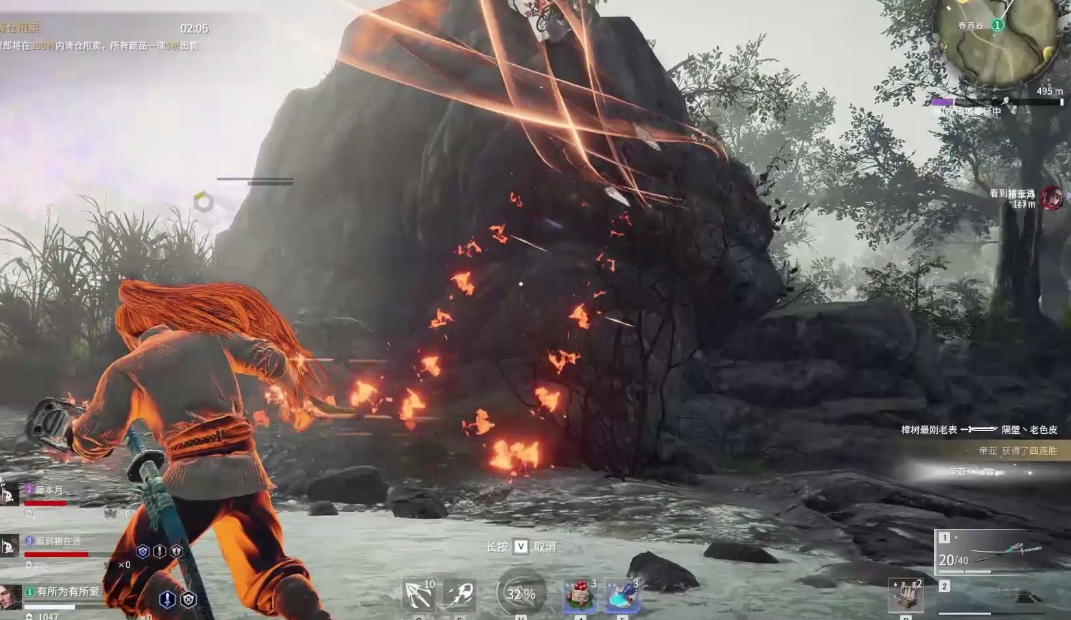The height and width of the screenshot is (620, 1071).
Task: Select weapon slot 1 with the spear
Action: [x=992, y=553]
